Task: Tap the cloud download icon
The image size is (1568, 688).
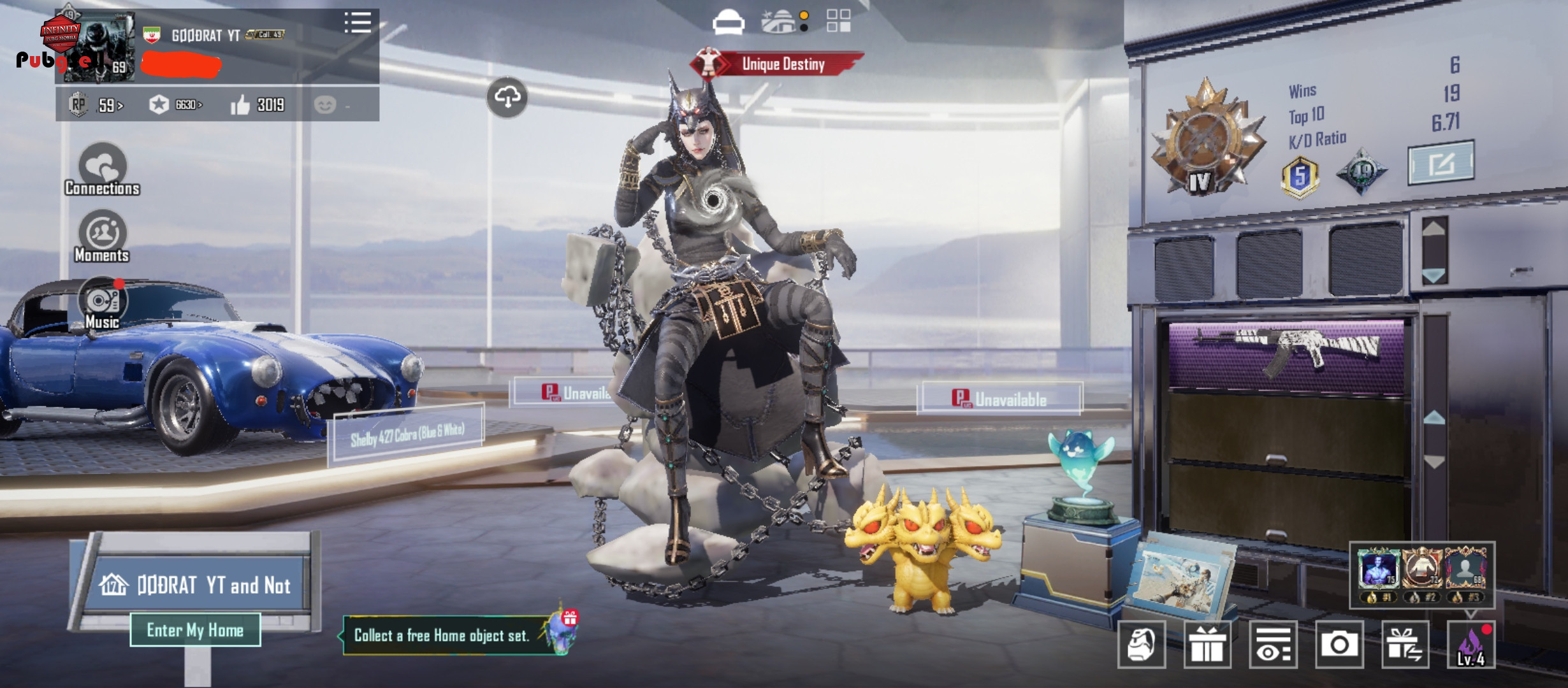Action: coord(507,97)
